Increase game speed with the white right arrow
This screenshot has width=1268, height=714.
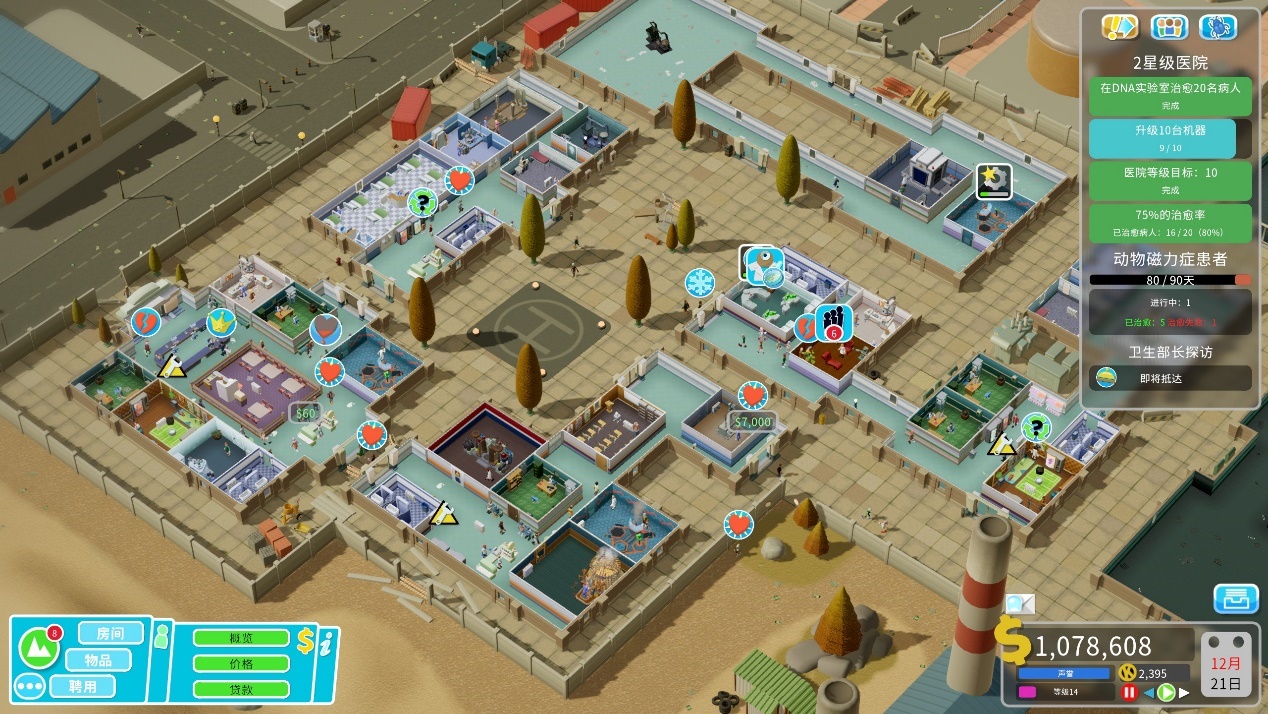pyautogui.click(x=1185, y=692)
